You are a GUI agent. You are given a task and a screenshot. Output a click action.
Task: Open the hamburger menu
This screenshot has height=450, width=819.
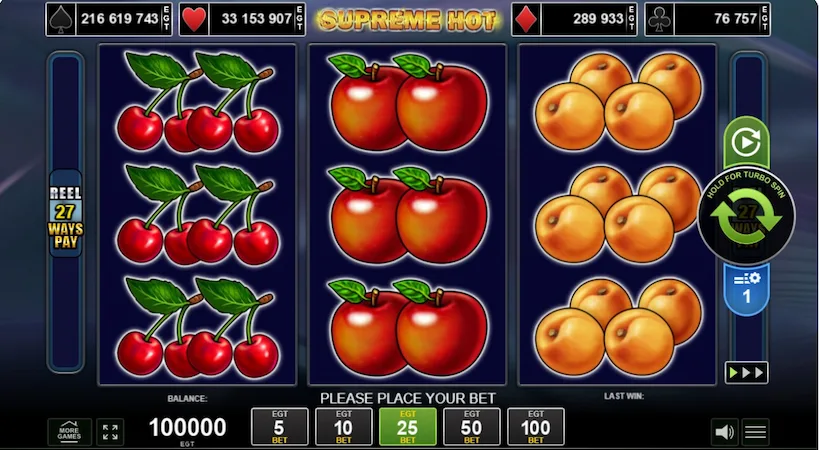756,432
